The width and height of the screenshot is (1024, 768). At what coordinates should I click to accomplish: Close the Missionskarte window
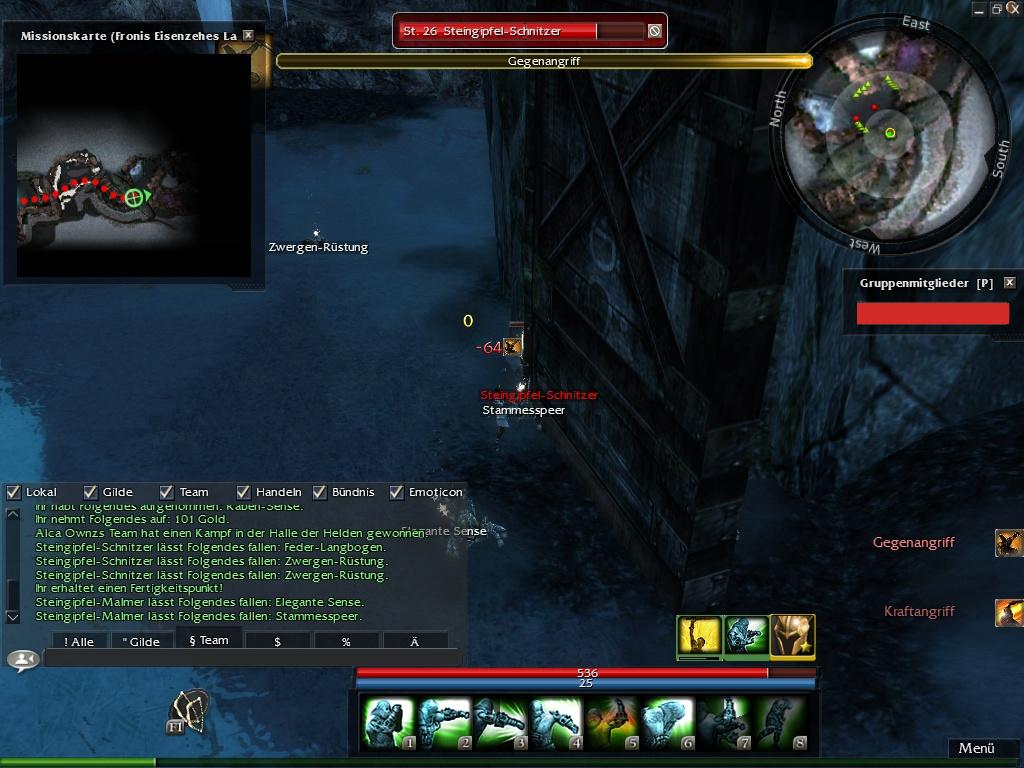click(248, 35)
